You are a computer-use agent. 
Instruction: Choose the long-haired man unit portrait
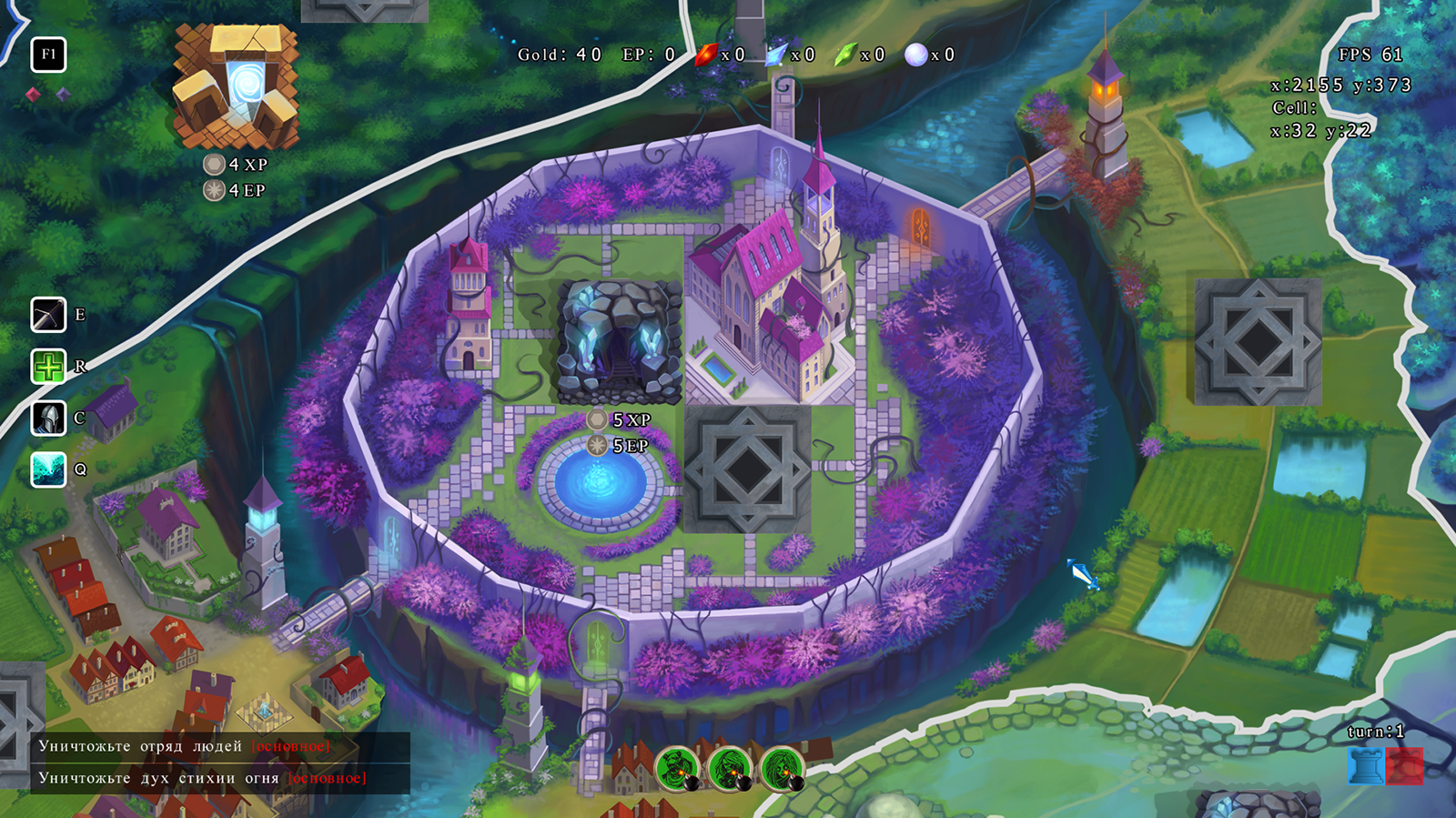pyautogui.click(x=730, y=768)
